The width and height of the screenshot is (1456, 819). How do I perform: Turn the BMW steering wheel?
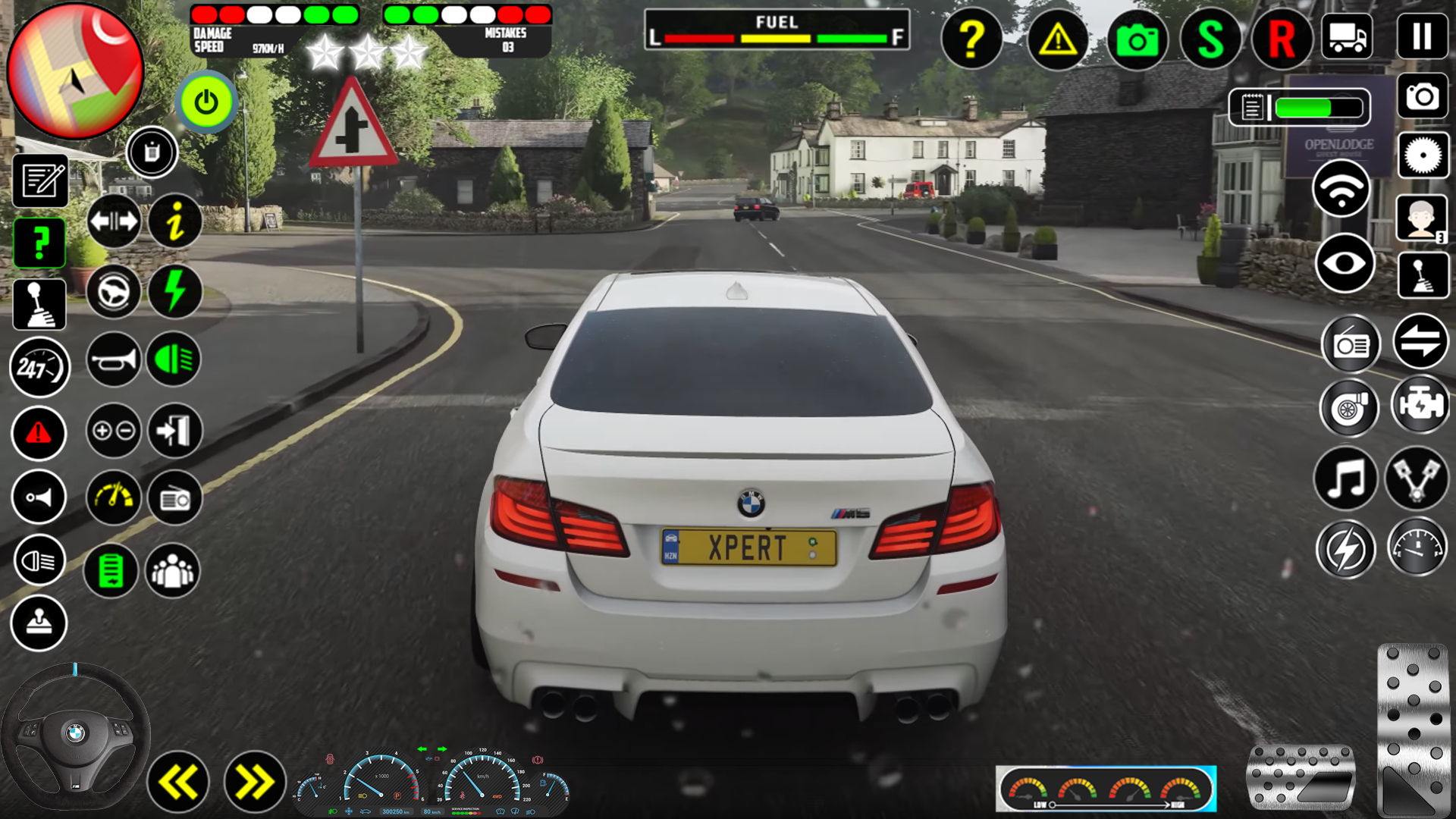(76, 728)
